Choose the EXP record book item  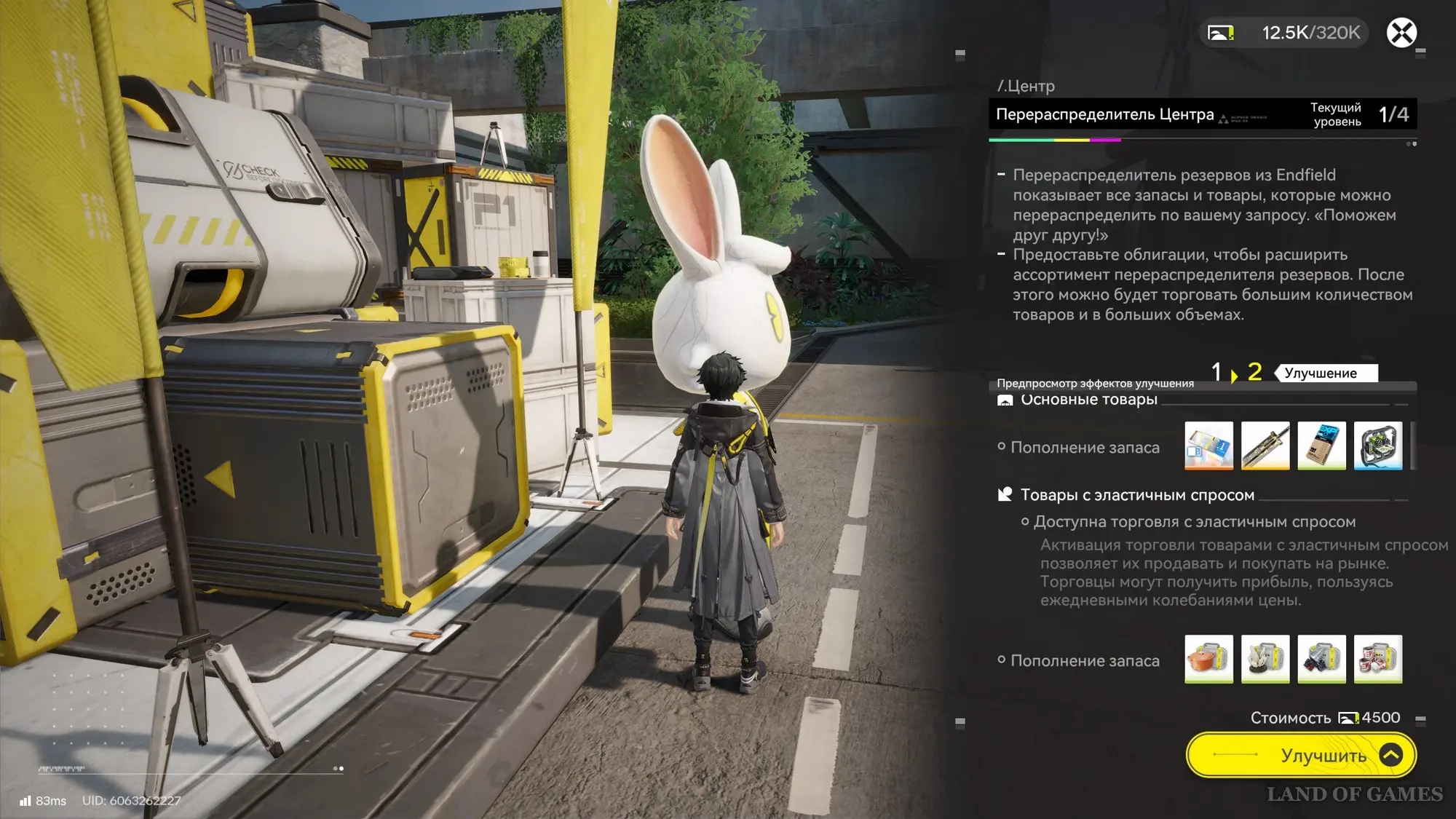pyautogui.click(x=1321, y=446)
